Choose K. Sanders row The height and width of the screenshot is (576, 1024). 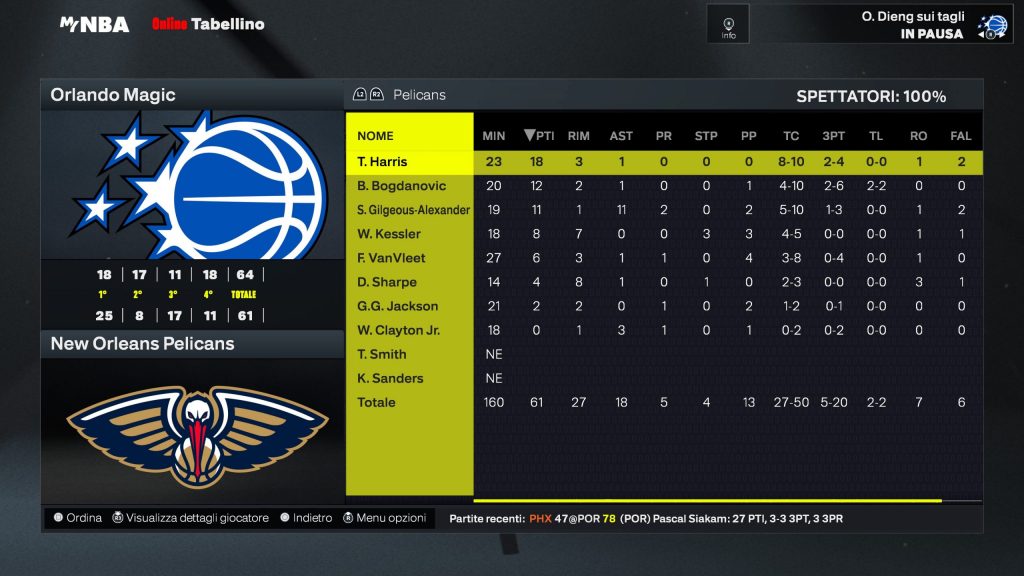tap(390, 378)
